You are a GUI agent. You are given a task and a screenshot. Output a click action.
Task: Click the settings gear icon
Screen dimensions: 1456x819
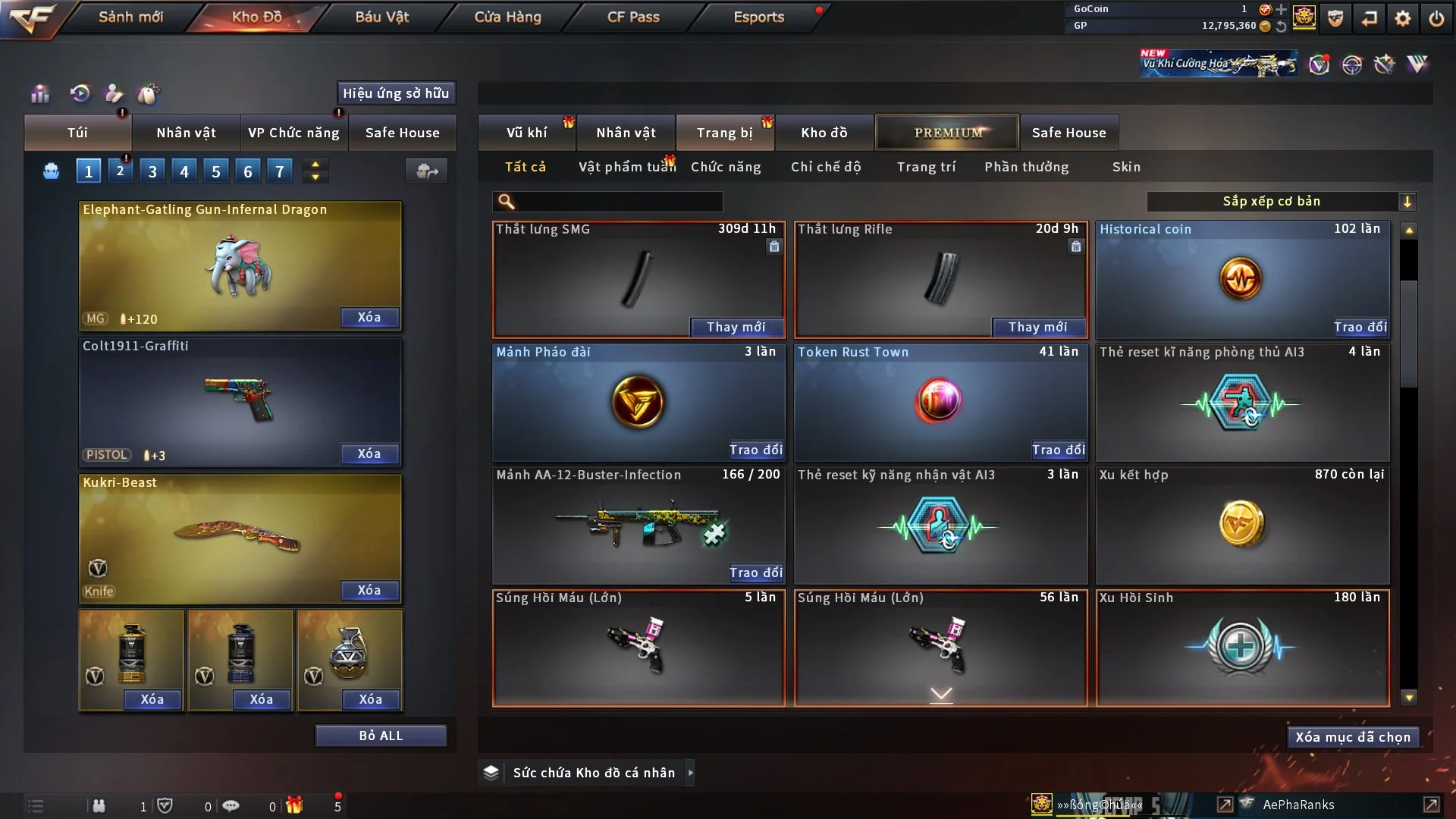pyautogui.click(x=1403, y=18)
